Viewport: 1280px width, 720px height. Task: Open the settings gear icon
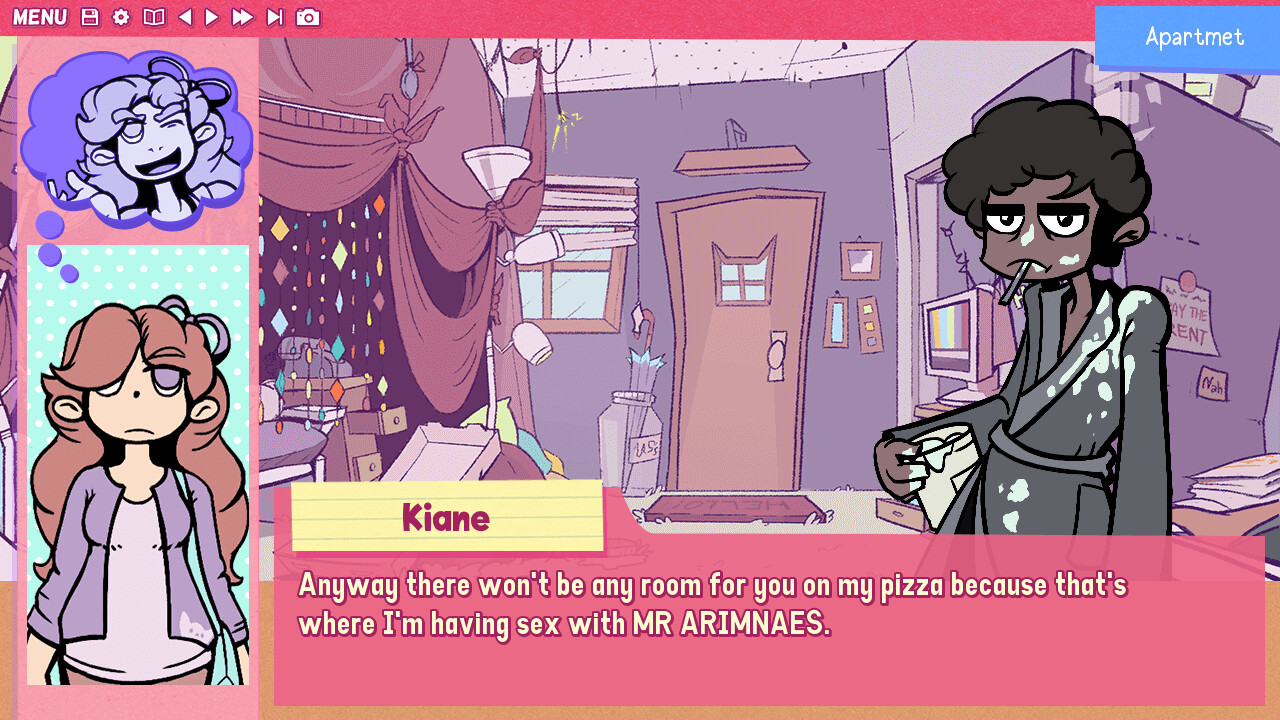point(120,17)
